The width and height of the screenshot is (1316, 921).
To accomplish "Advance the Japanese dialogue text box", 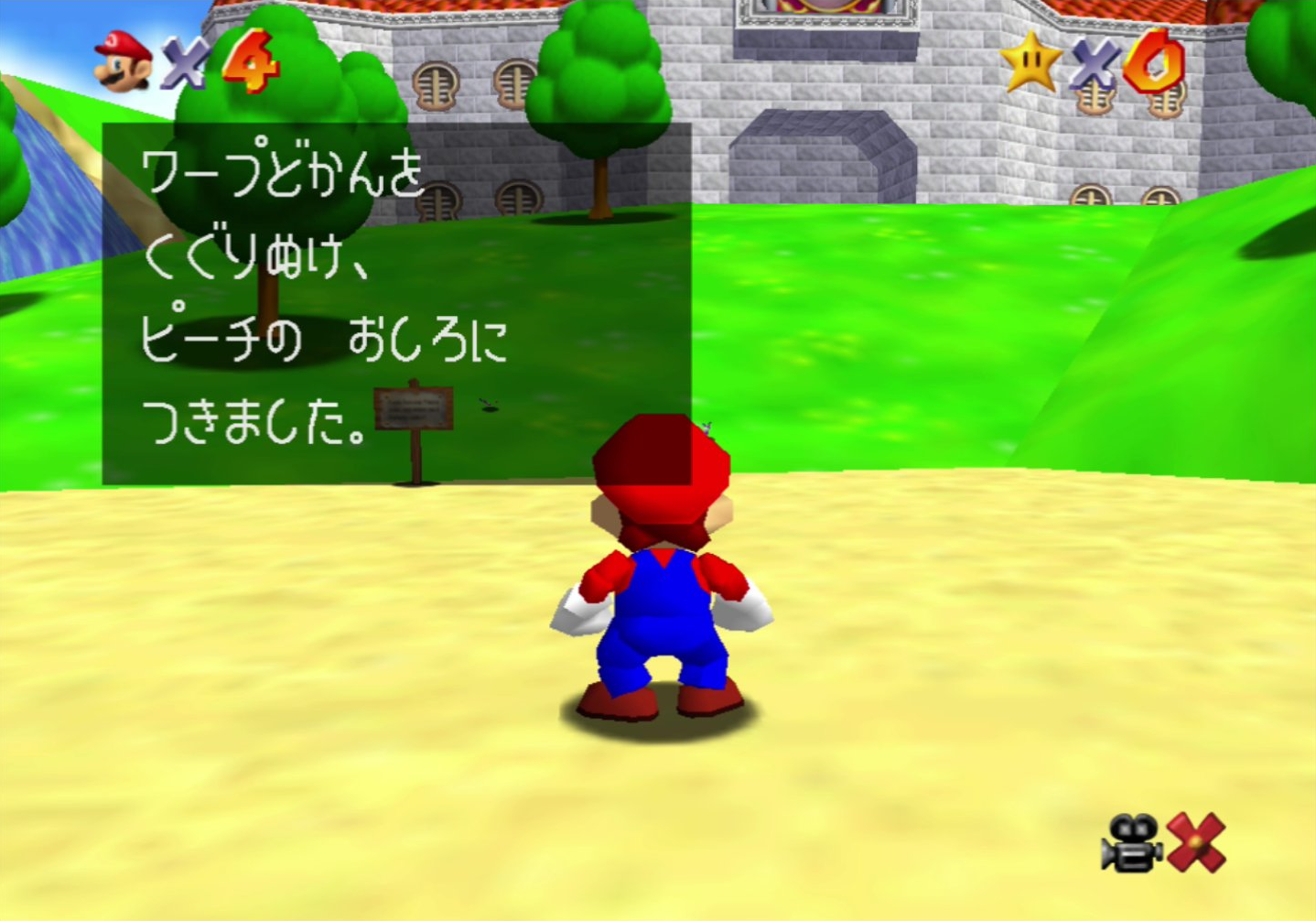I will tap(395, 303).
